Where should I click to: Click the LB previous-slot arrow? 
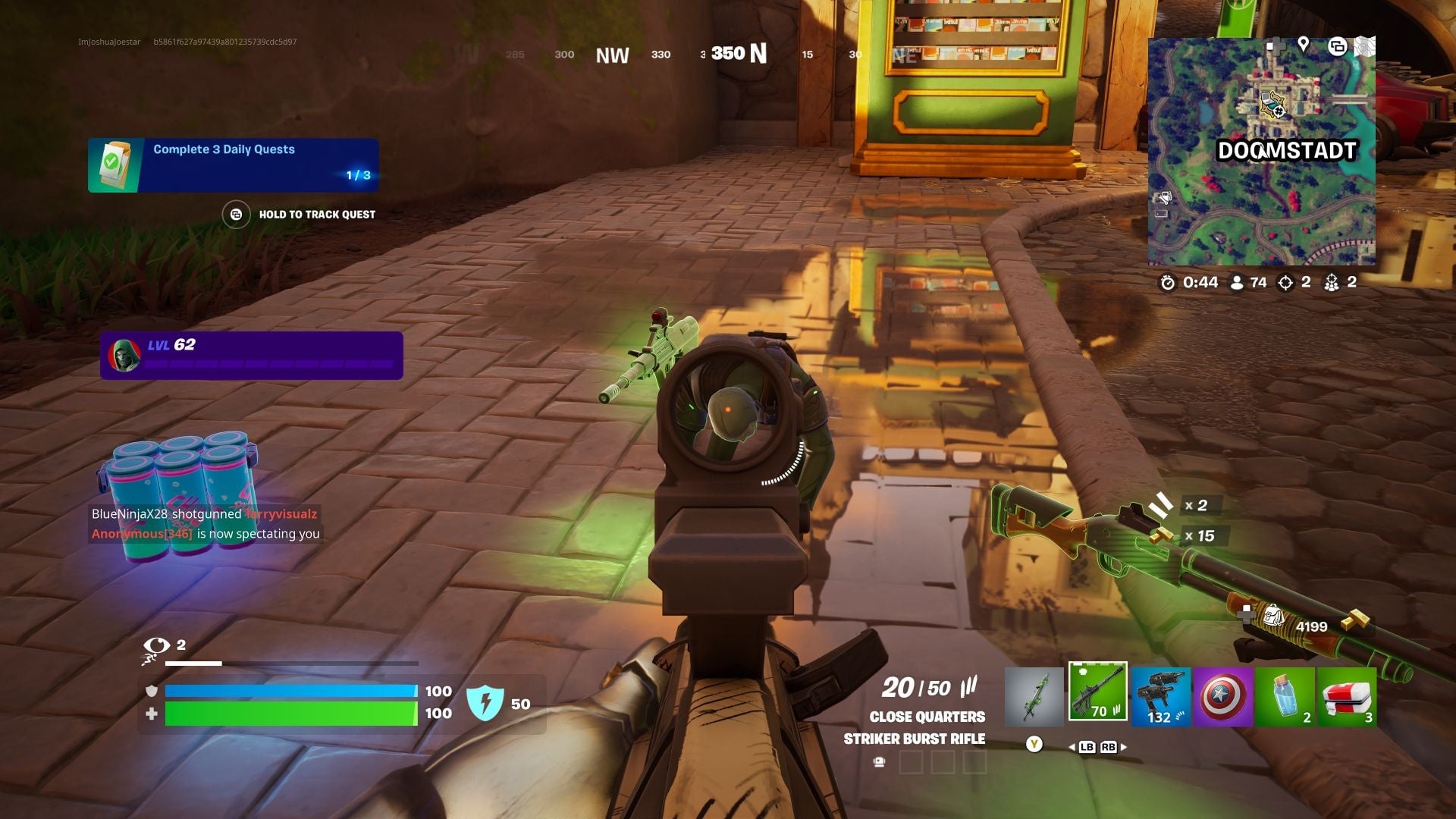(x=1087, y=747)
